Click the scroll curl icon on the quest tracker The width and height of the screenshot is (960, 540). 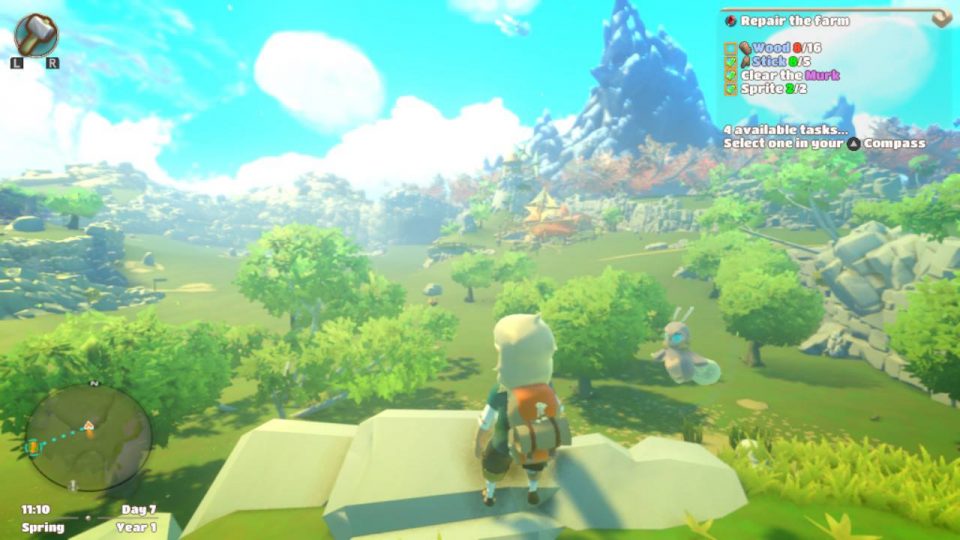point(940,18)
